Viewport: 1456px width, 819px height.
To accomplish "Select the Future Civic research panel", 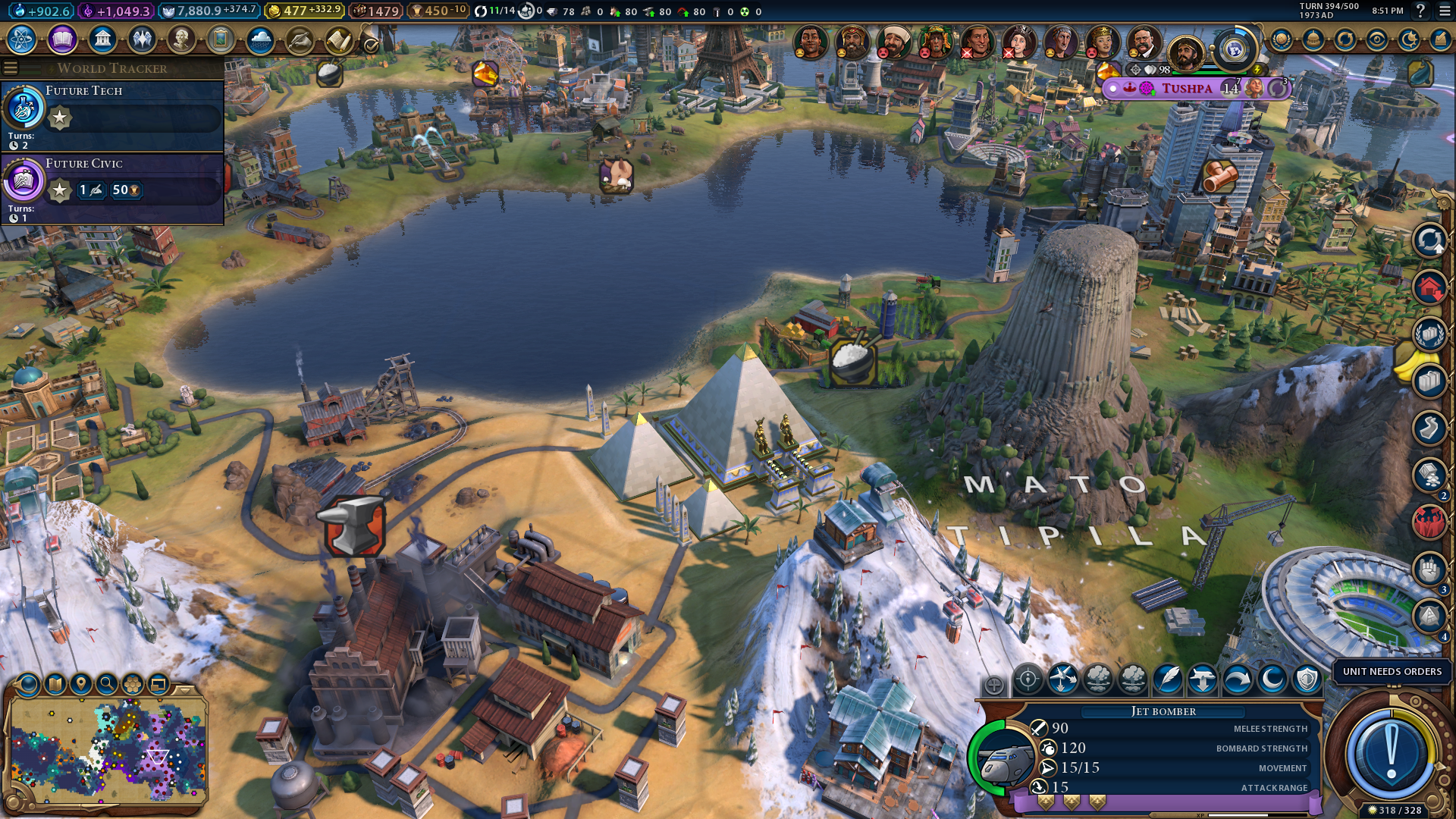I will [x=112, y=188].
